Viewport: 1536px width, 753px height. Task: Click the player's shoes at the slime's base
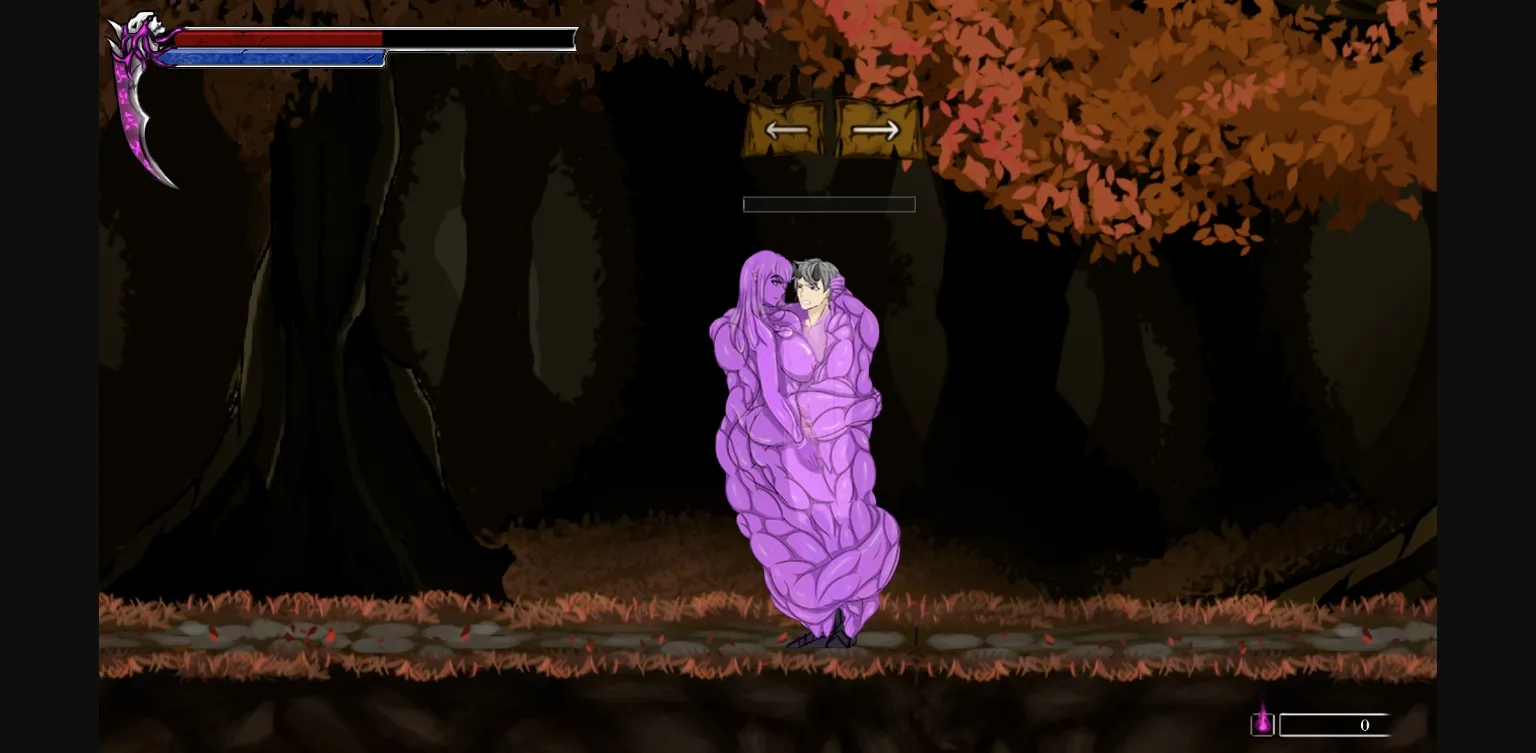click(x=820, y=638)
